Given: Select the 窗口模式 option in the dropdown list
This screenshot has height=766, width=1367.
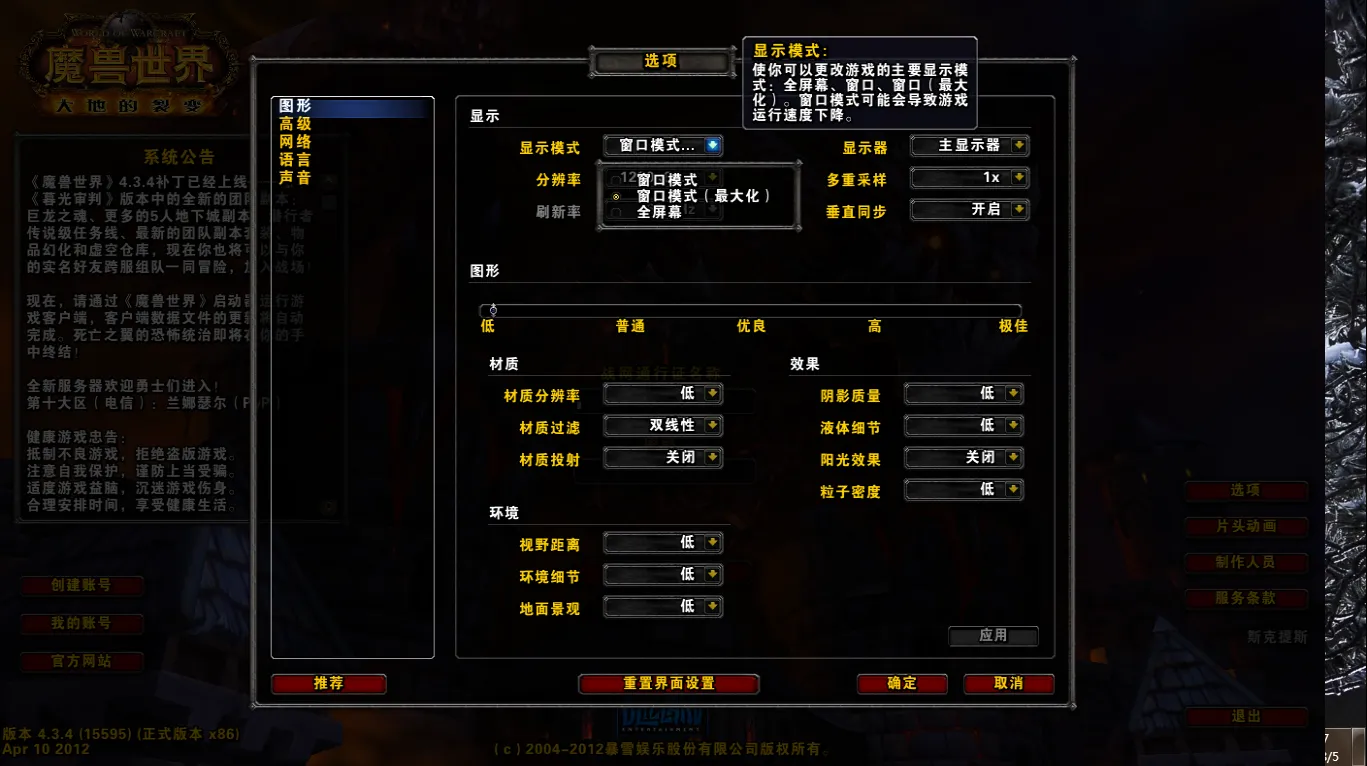Looking at the screenshot, I should (x=667, y=180).
